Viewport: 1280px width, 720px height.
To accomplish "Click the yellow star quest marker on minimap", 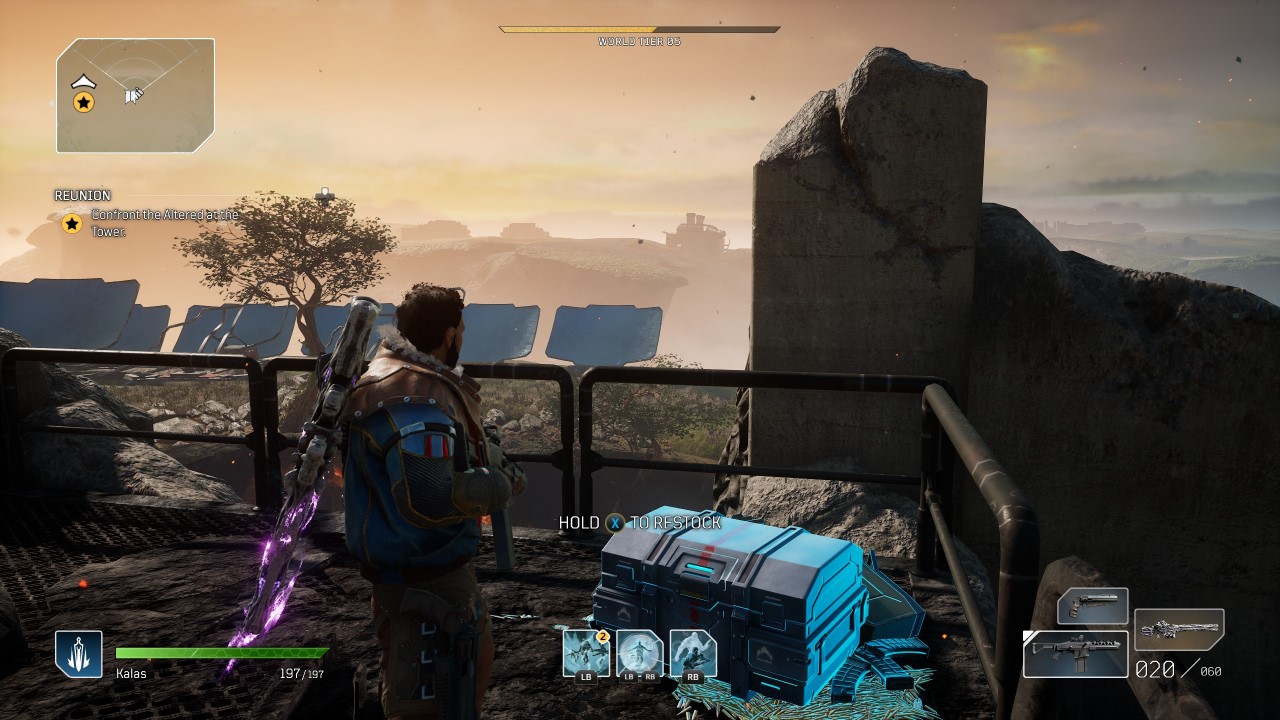I will (84, 102).
